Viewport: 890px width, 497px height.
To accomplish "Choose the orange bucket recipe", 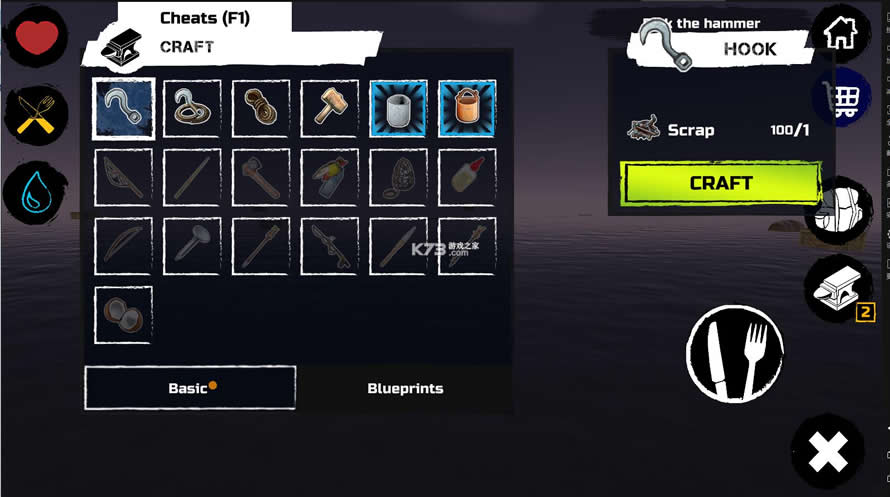I will pyautogui.click(x=467, y=108).
